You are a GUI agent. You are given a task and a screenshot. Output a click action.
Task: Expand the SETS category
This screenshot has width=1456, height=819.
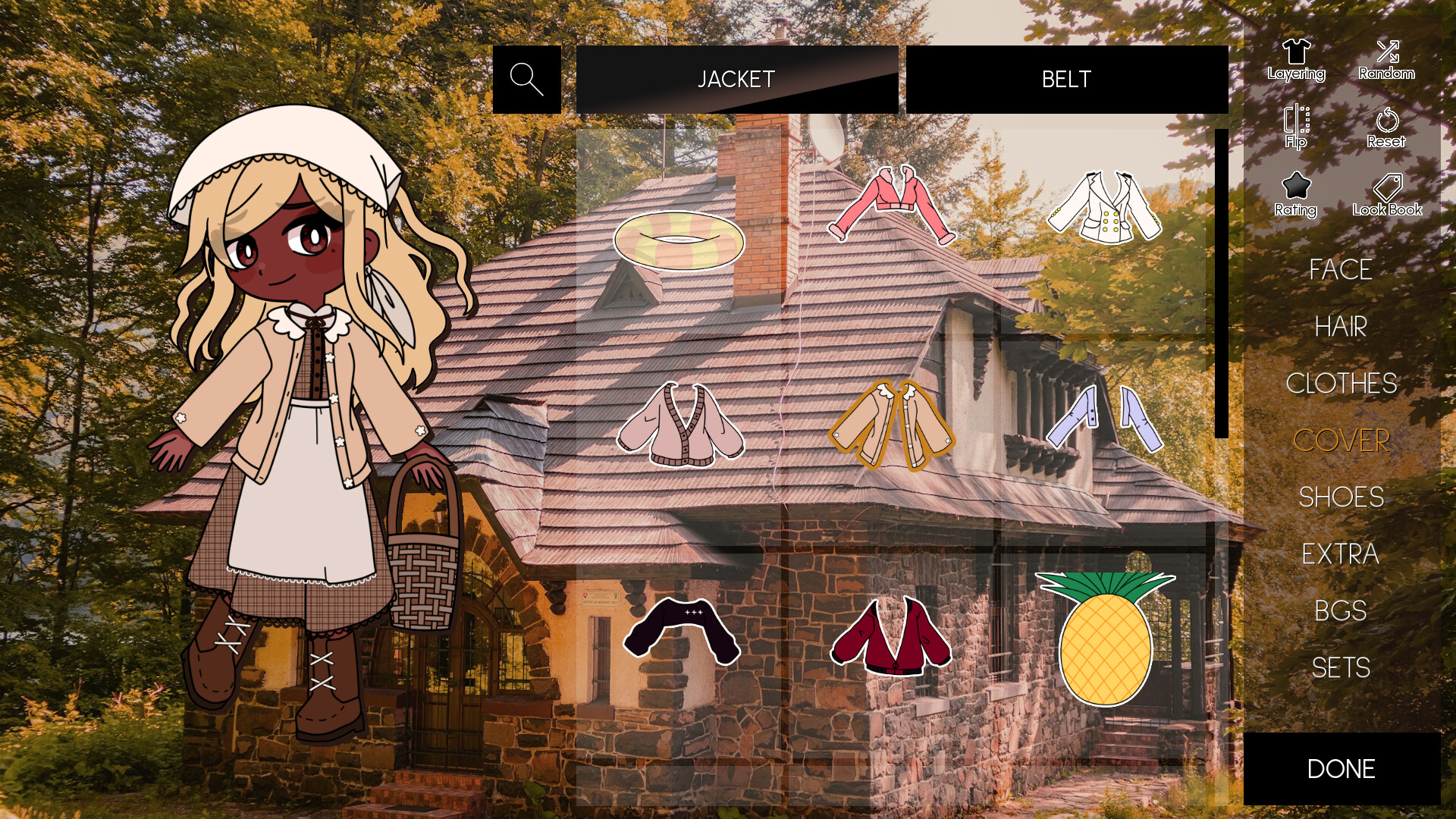(x=1342, y=668)
